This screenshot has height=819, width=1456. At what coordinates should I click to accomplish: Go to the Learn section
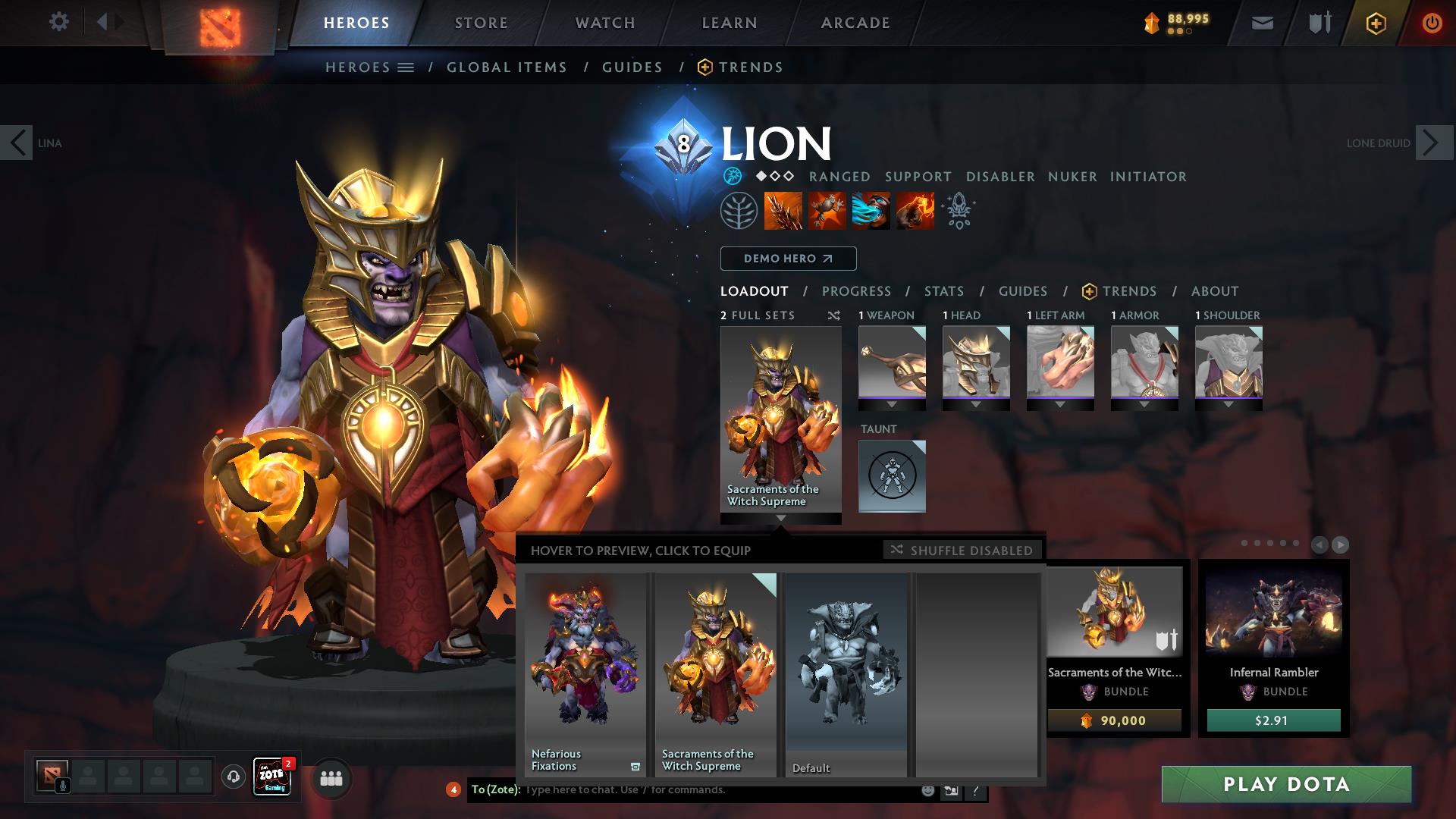730,23
